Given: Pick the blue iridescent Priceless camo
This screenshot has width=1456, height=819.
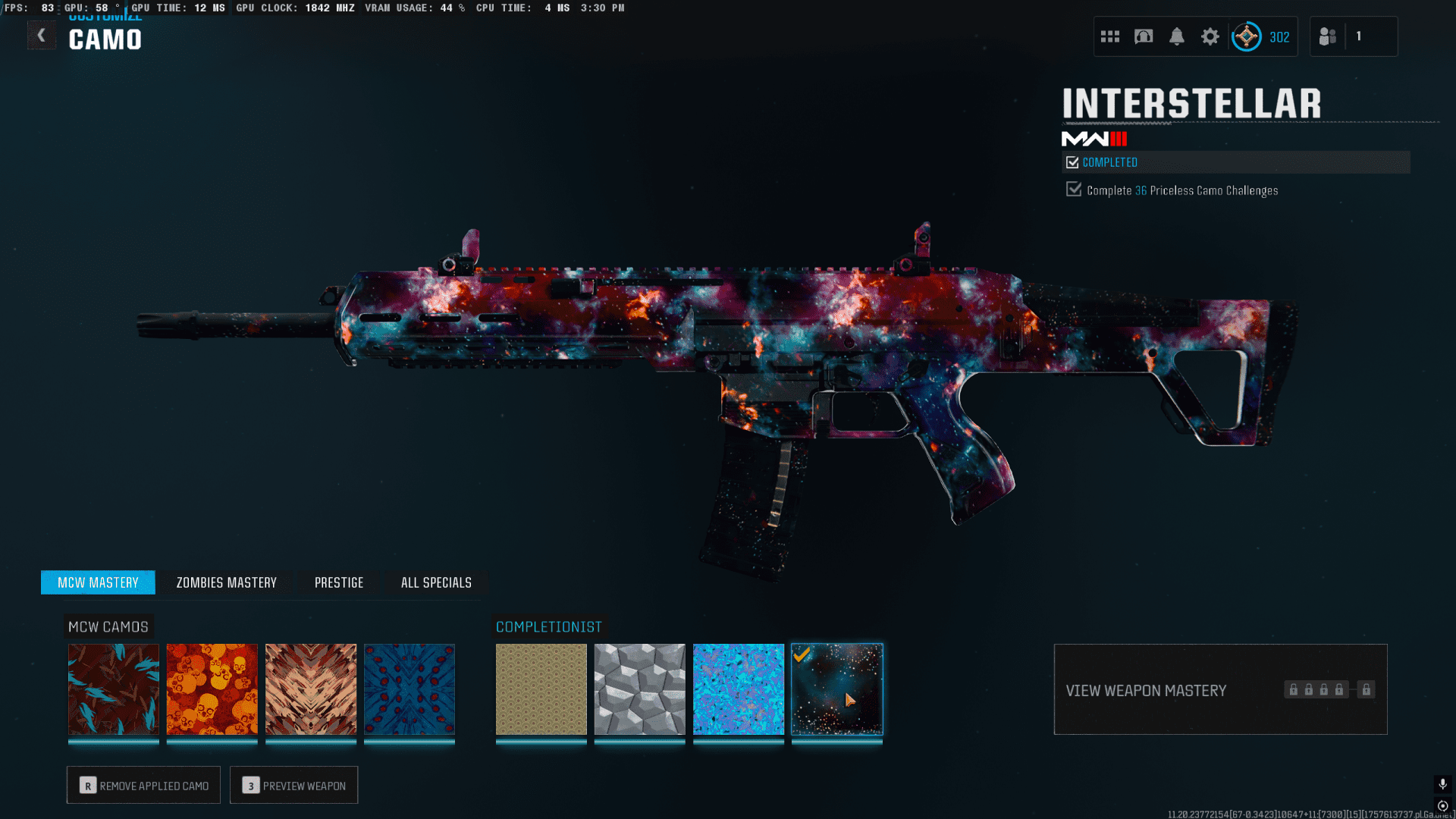Looking at the screenshot, I should coord(739,689).
